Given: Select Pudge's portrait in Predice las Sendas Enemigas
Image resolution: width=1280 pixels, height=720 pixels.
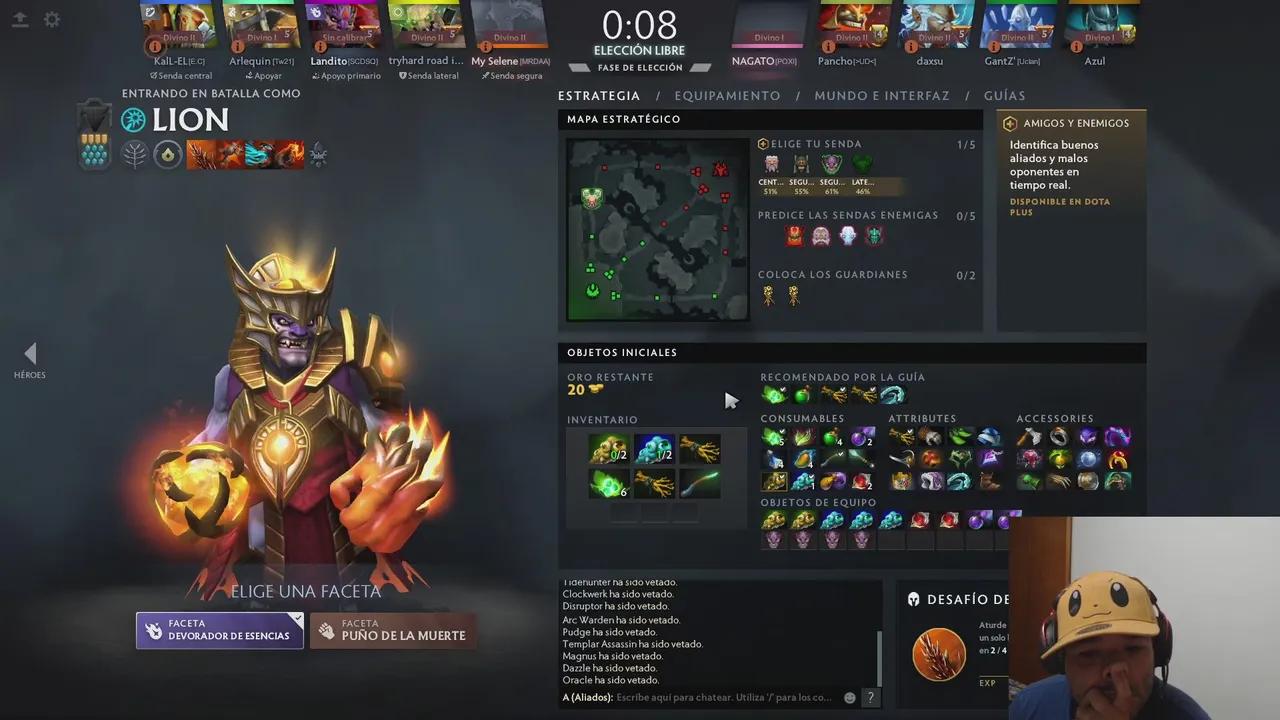Looking at the screenshot, I should (820, 235).
